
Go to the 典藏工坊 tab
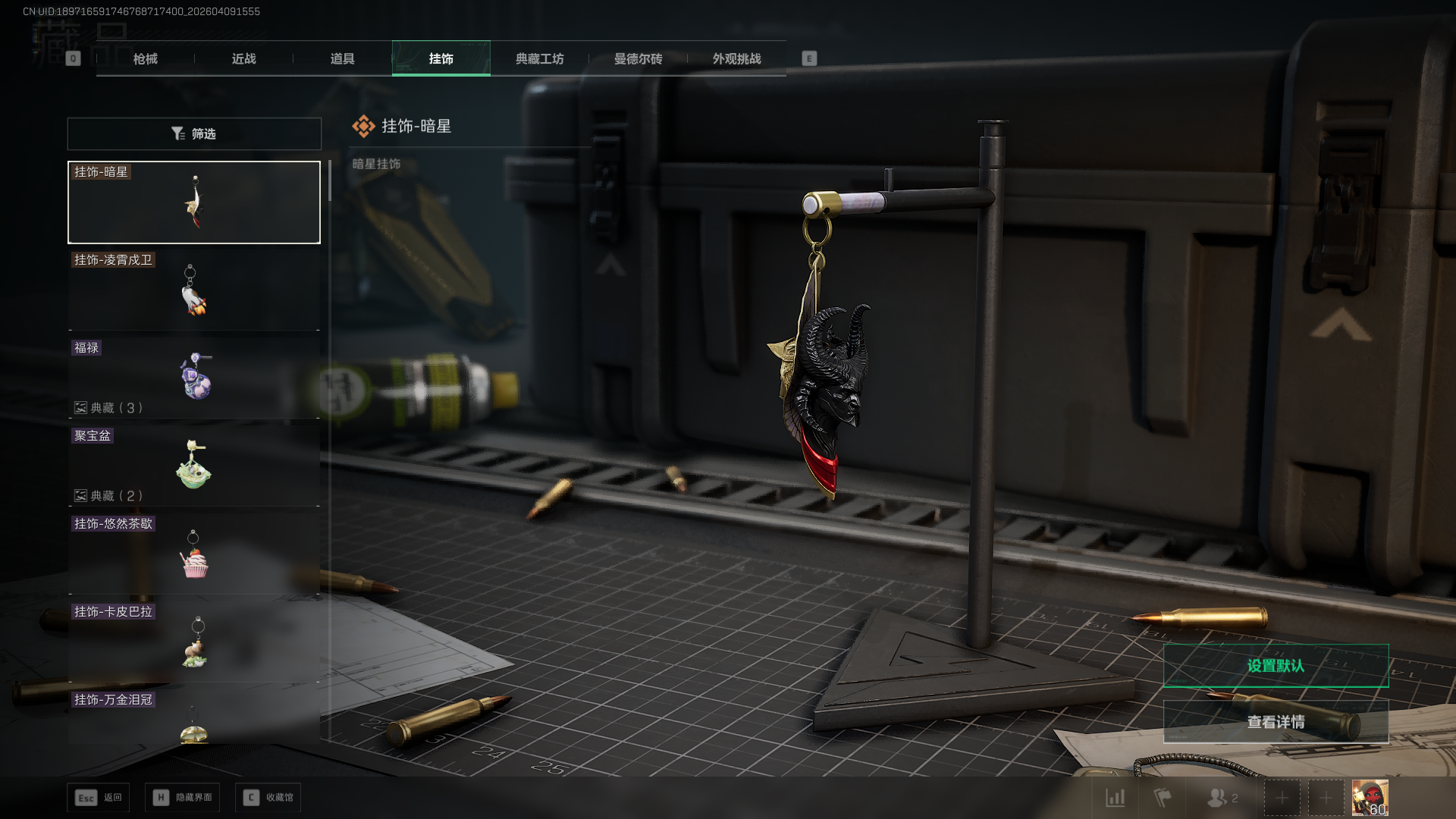(539, 58)
